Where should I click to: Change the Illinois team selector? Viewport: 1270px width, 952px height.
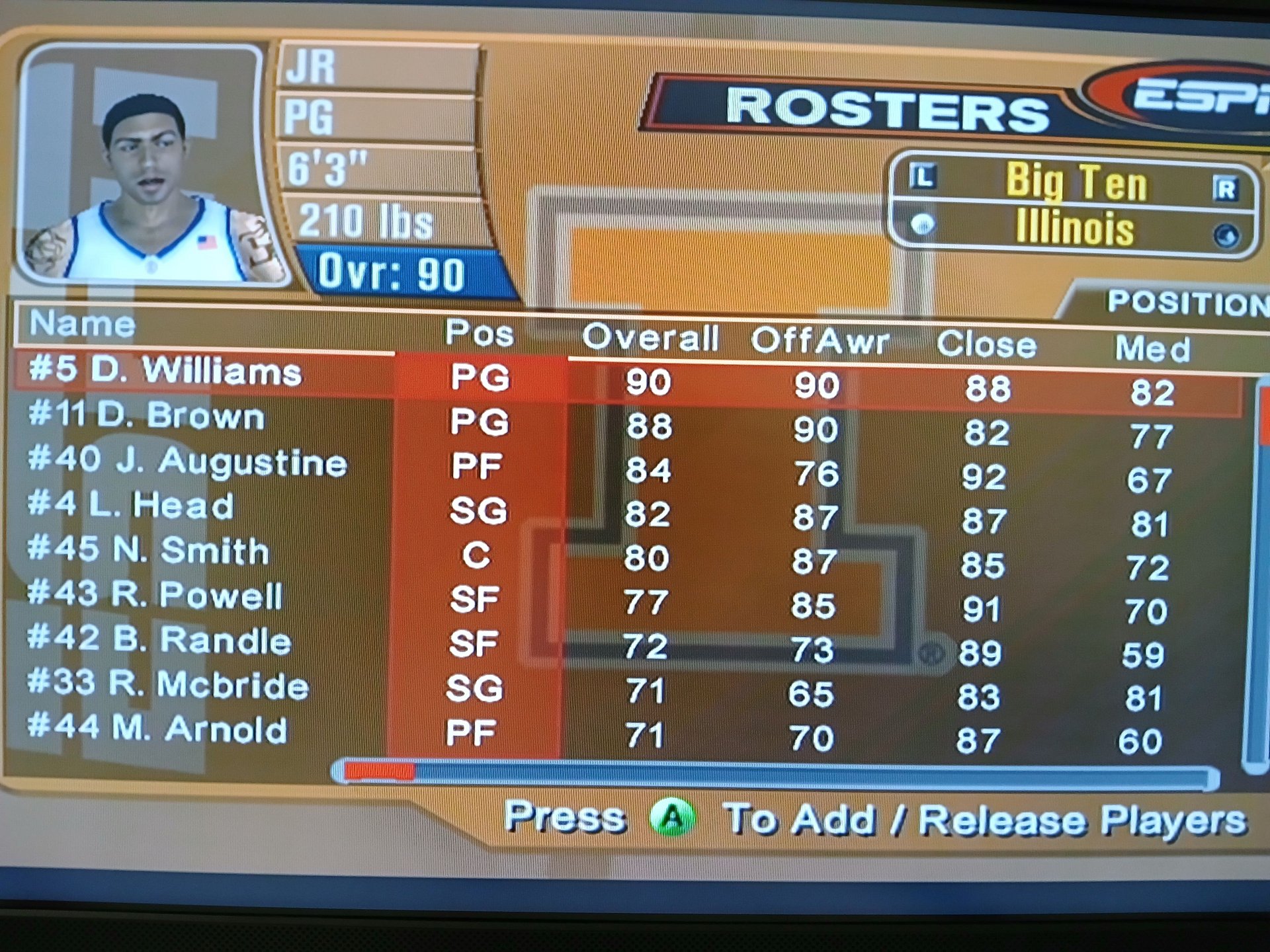coord(1074,228)
